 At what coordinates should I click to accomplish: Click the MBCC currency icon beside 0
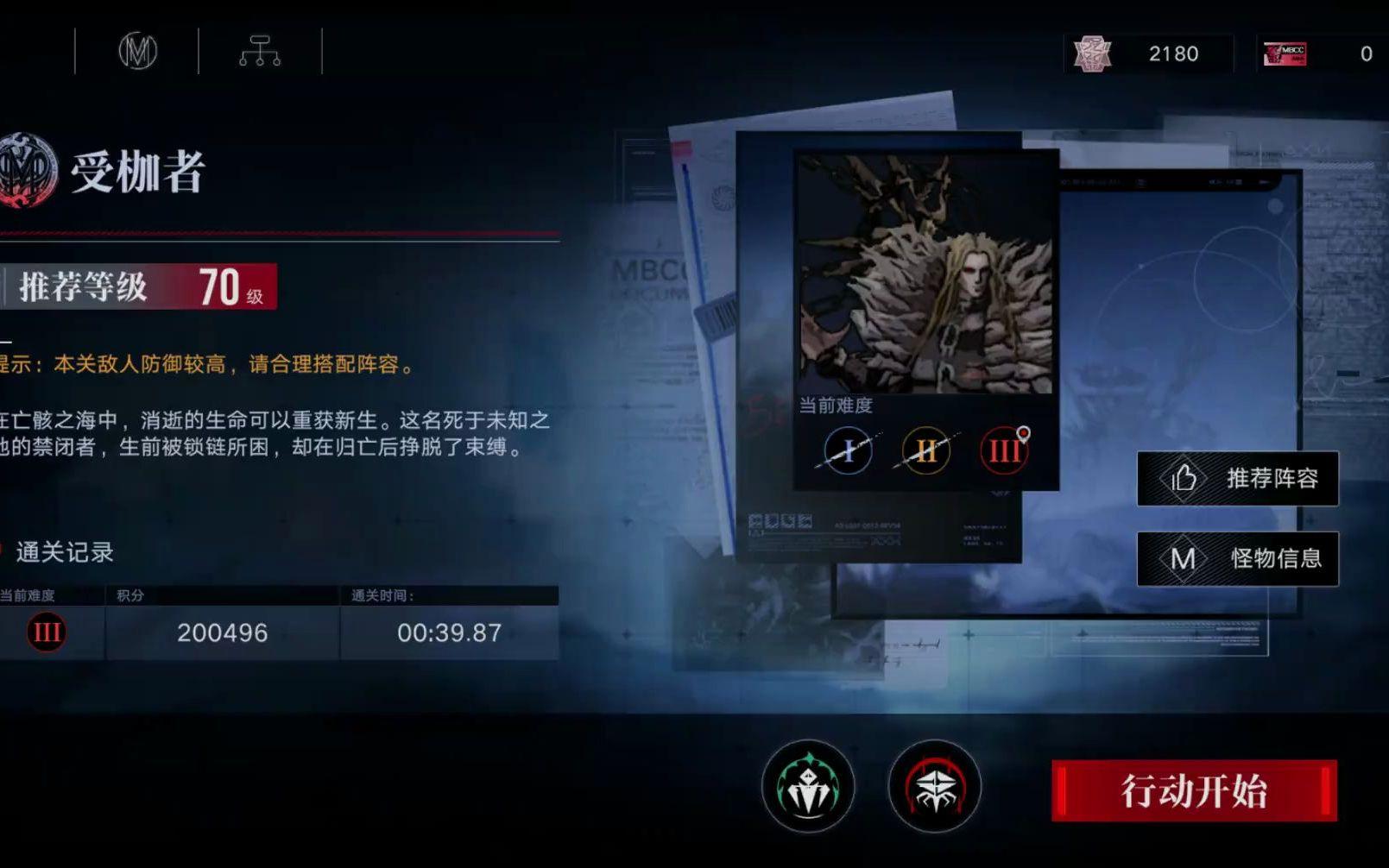point(1285,53)
